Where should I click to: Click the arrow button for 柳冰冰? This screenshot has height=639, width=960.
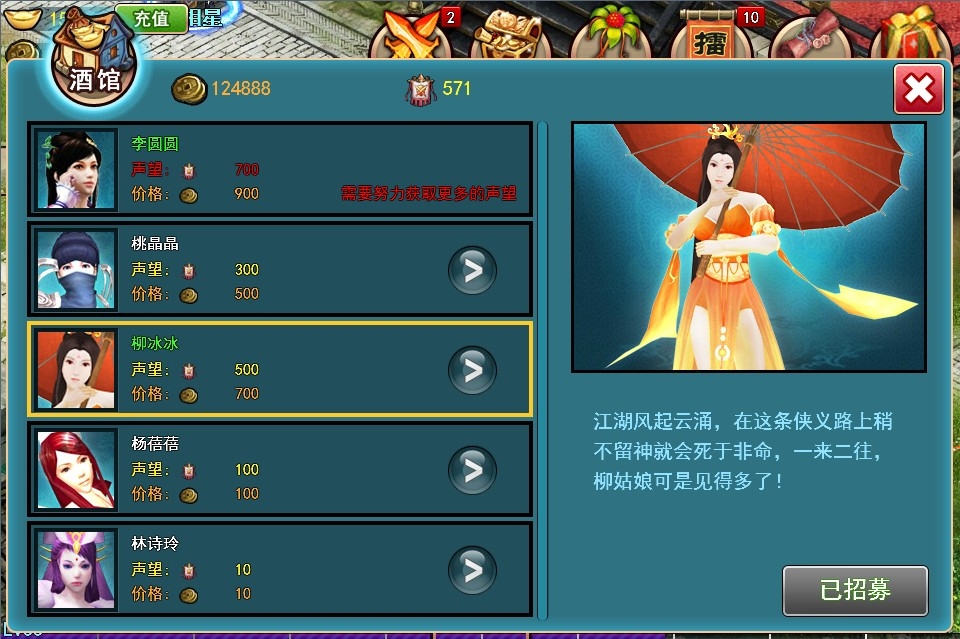[472, 370]
